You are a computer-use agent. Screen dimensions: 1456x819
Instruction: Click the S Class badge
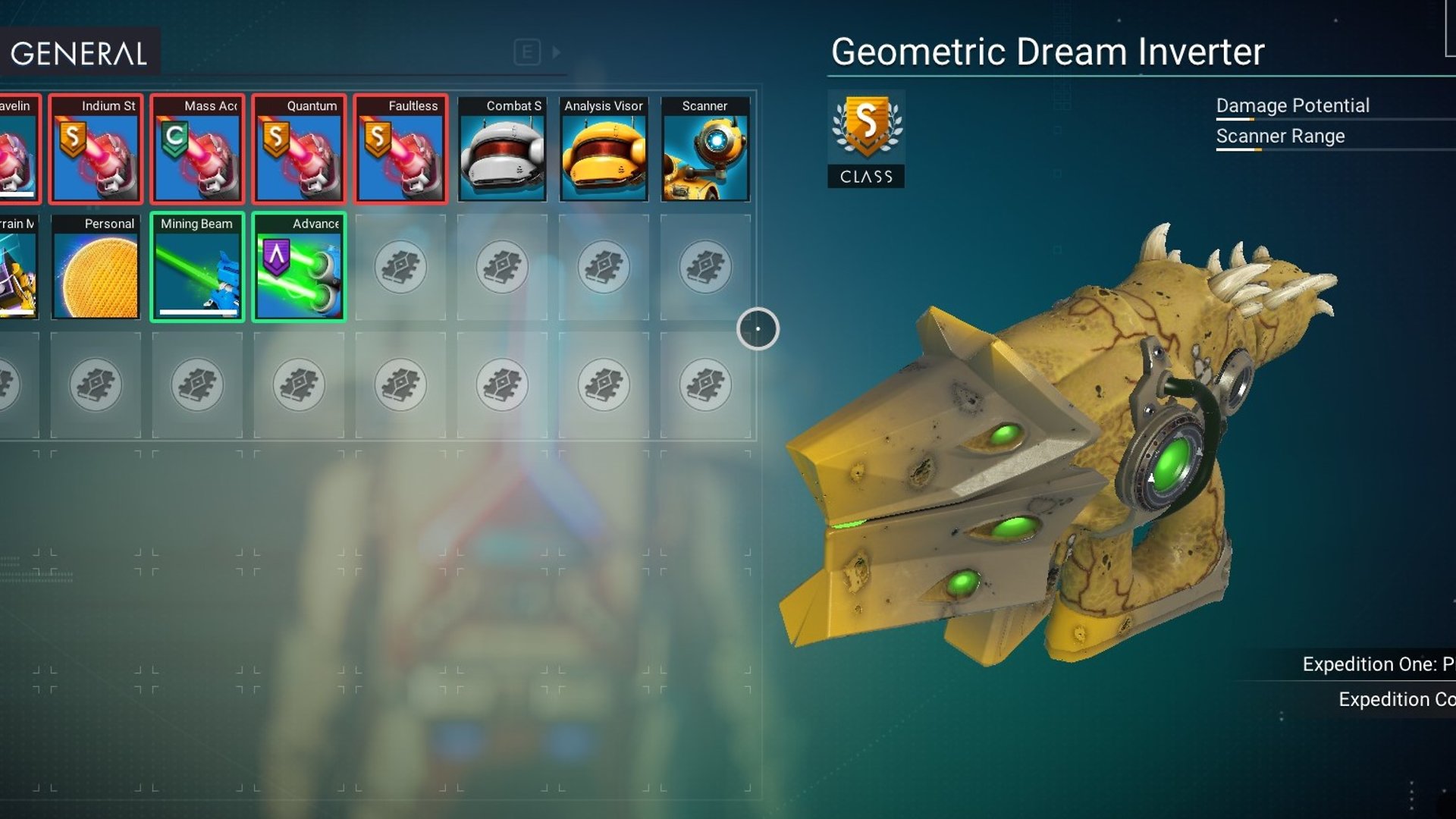(866, 139)
